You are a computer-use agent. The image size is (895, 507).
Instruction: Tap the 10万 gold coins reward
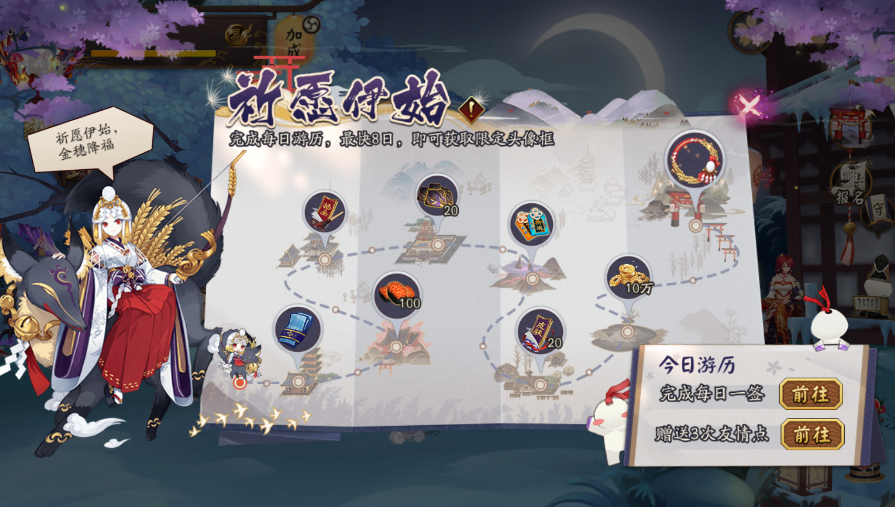click(x=628, y=277)
